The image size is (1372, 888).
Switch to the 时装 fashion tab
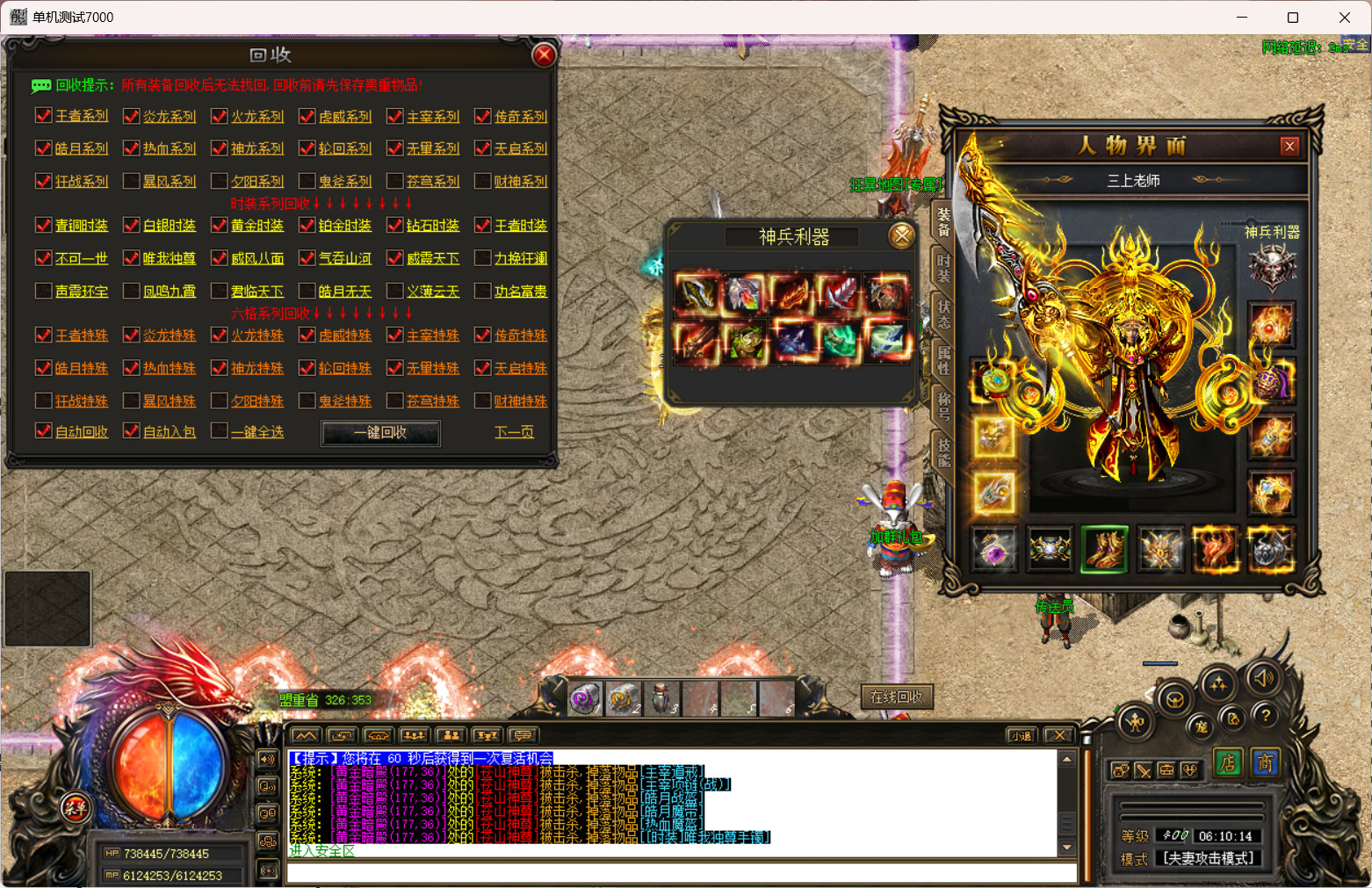[942, 268]
